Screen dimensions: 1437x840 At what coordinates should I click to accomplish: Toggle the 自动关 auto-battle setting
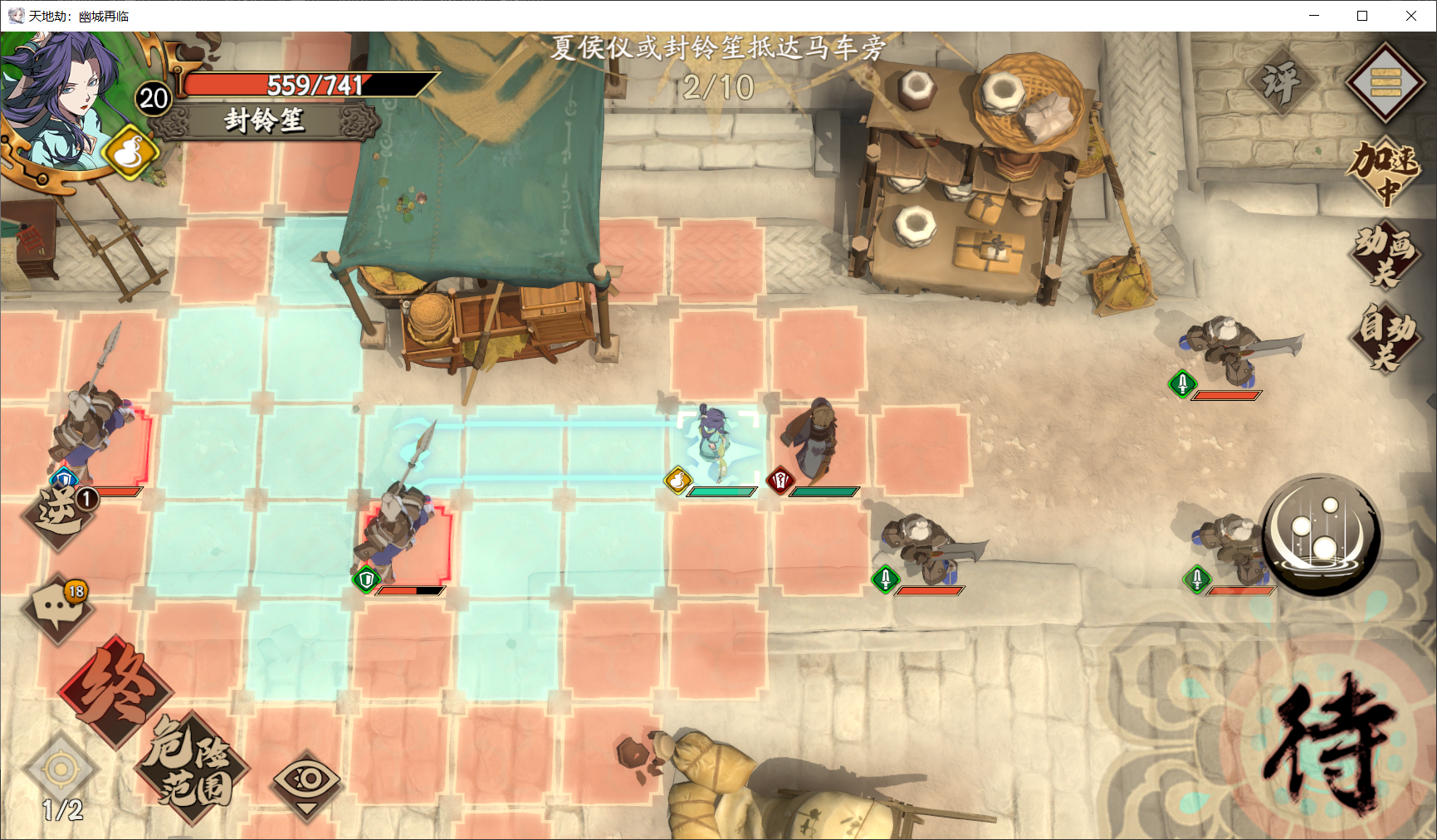(x=1385, y=335)
